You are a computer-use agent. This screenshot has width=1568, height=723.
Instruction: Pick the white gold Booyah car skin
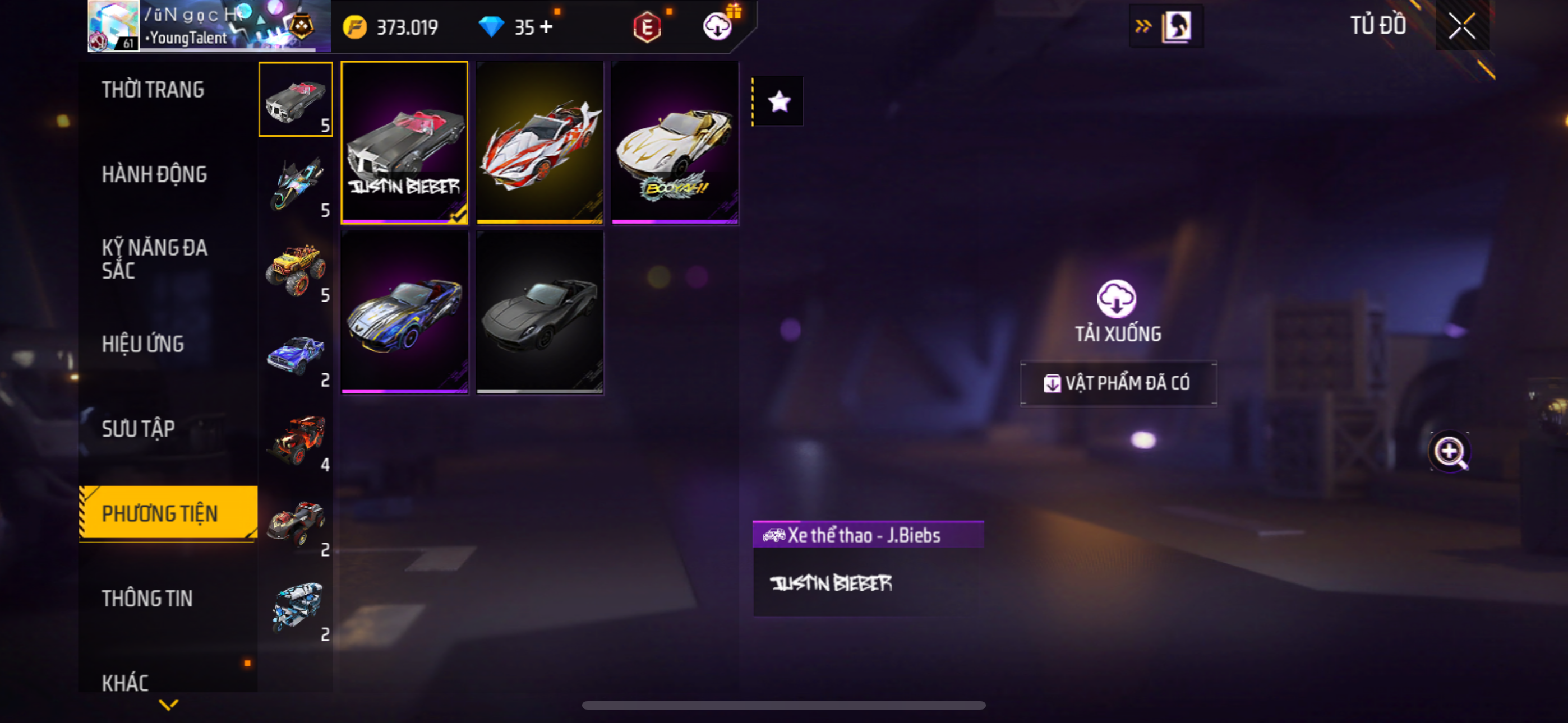coord(675,142)
